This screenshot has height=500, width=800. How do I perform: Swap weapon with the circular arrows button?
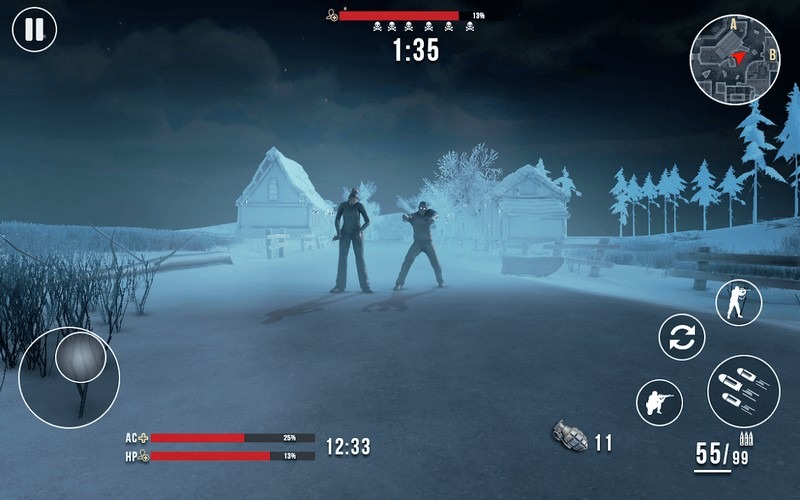682,337
